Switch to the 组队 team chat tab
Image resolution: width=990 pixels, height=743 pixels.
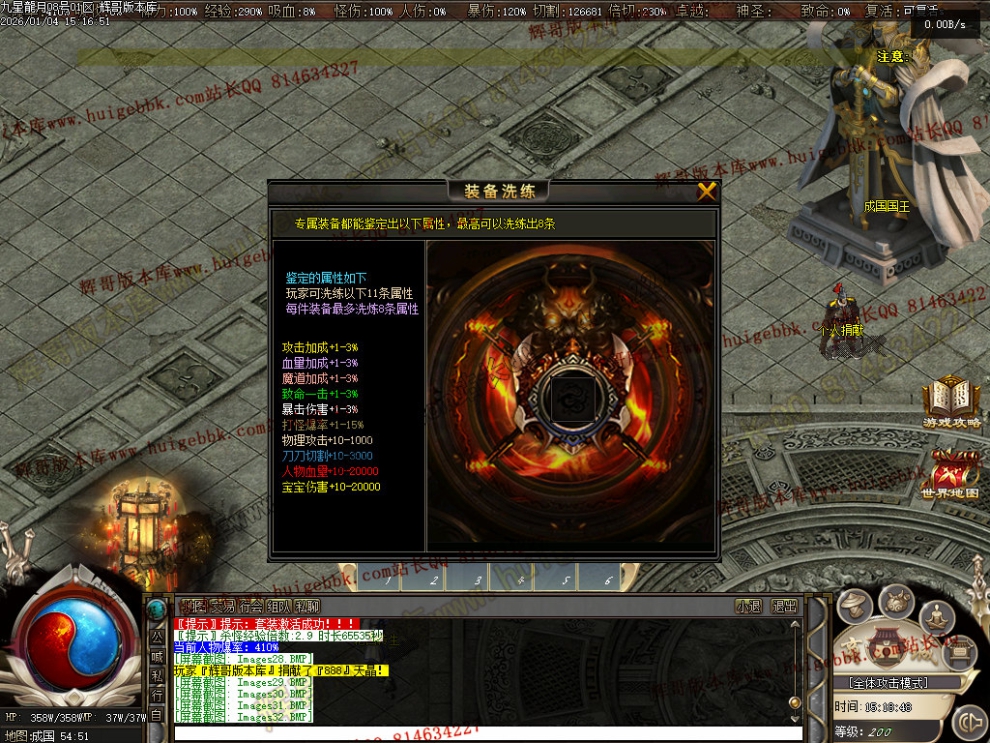pos(278,605)
